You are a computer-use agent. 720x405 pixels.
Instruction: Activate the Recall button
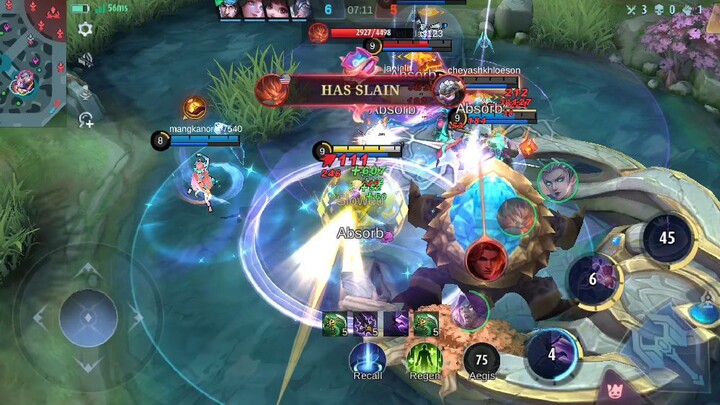(367, 359)
